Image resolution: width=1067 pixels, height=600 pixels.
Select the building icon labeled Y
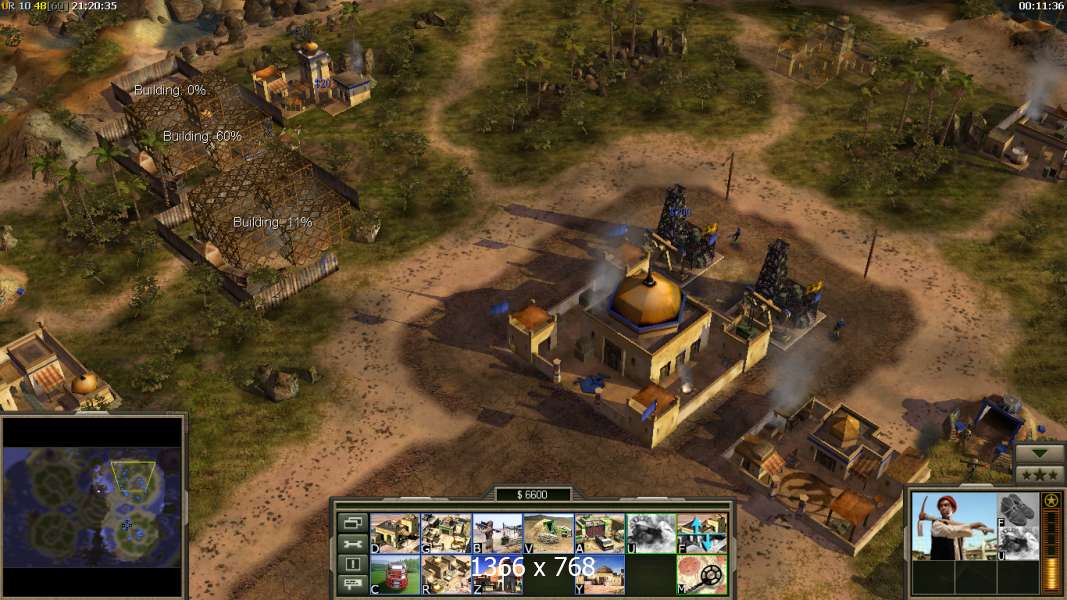coord(599,574)
